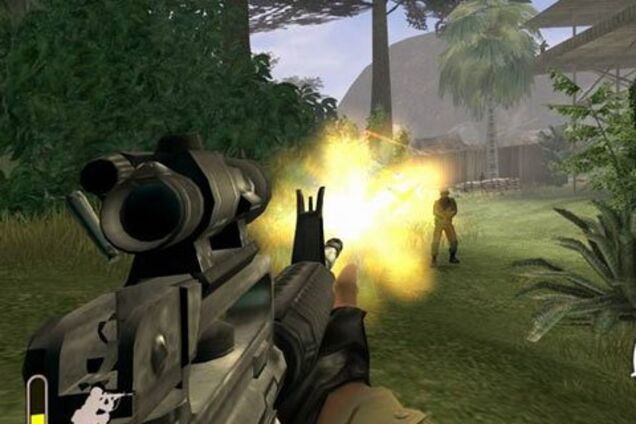Click the kneeling soldier stance icon
The width and height of the screenshot is (636, 424).
click(97, 406)
